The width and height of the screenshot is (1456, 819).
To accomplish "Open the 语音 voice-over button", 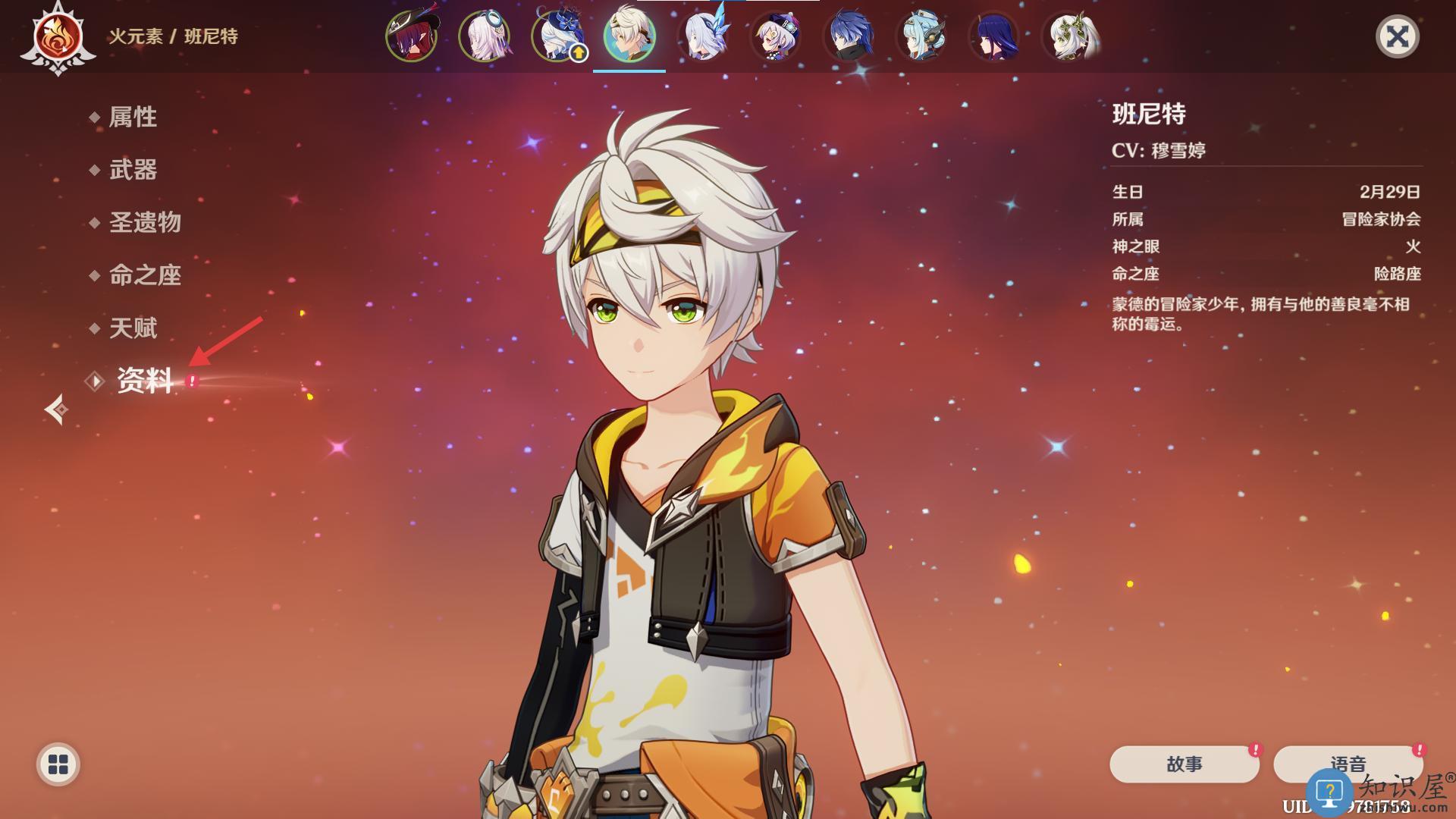I will pyautogui.click(x=1348, y=764).
